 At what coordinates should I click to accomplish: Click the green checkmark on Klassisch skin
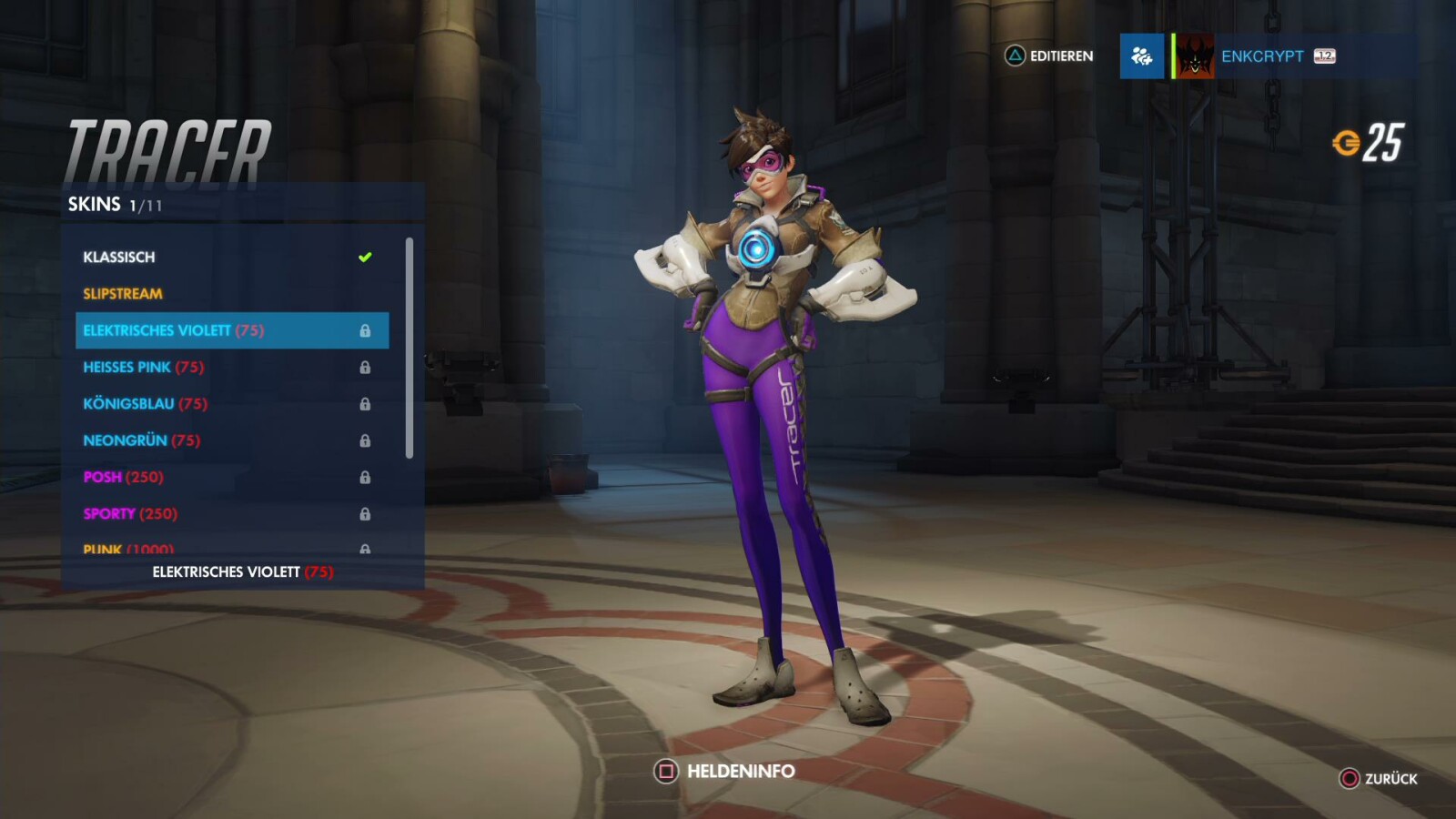[365, 256]
